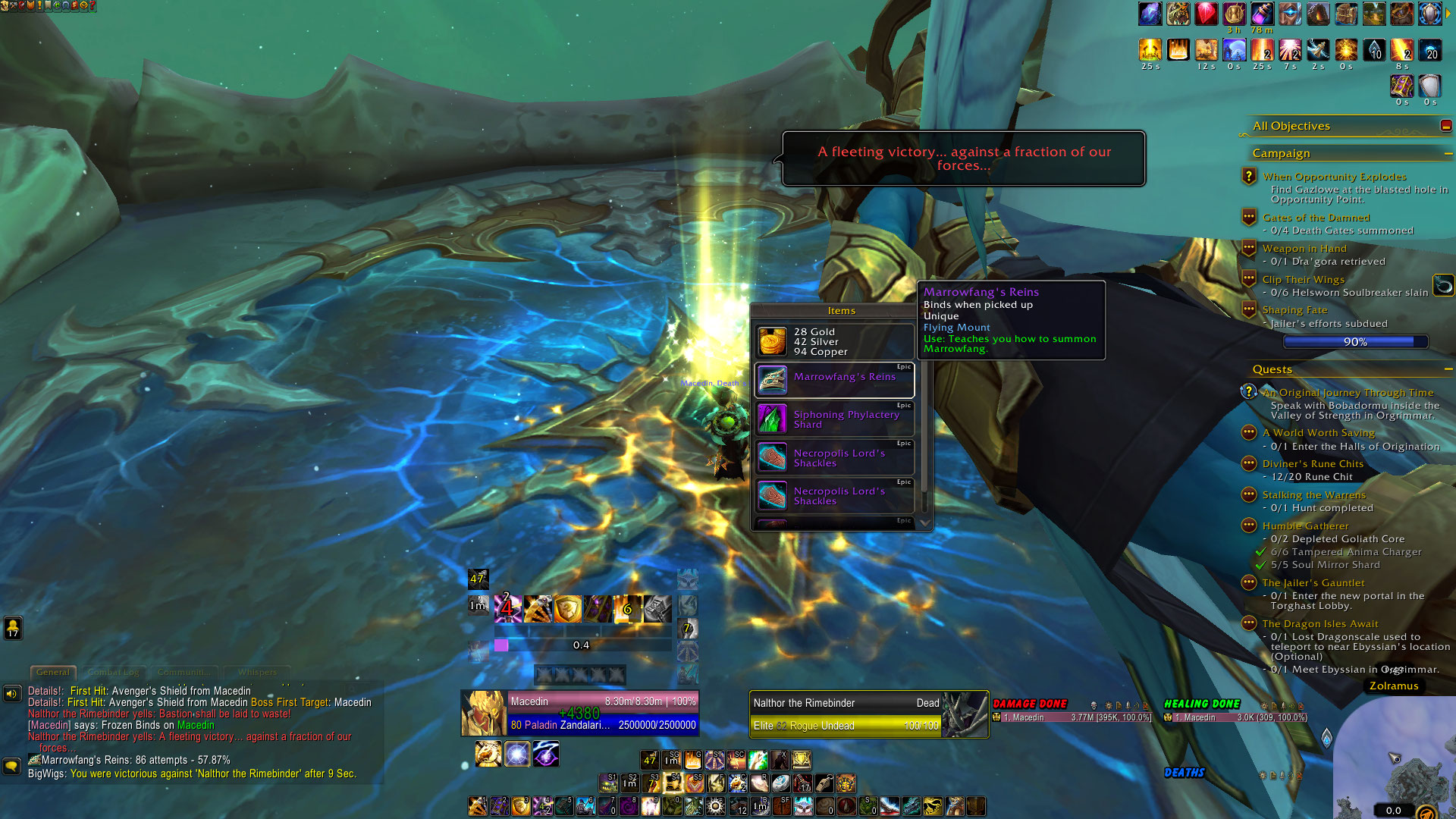Collapse the All Objectives tracker
The image size is (1456, 819).
pyautogui.click(x=1445, y=126)
